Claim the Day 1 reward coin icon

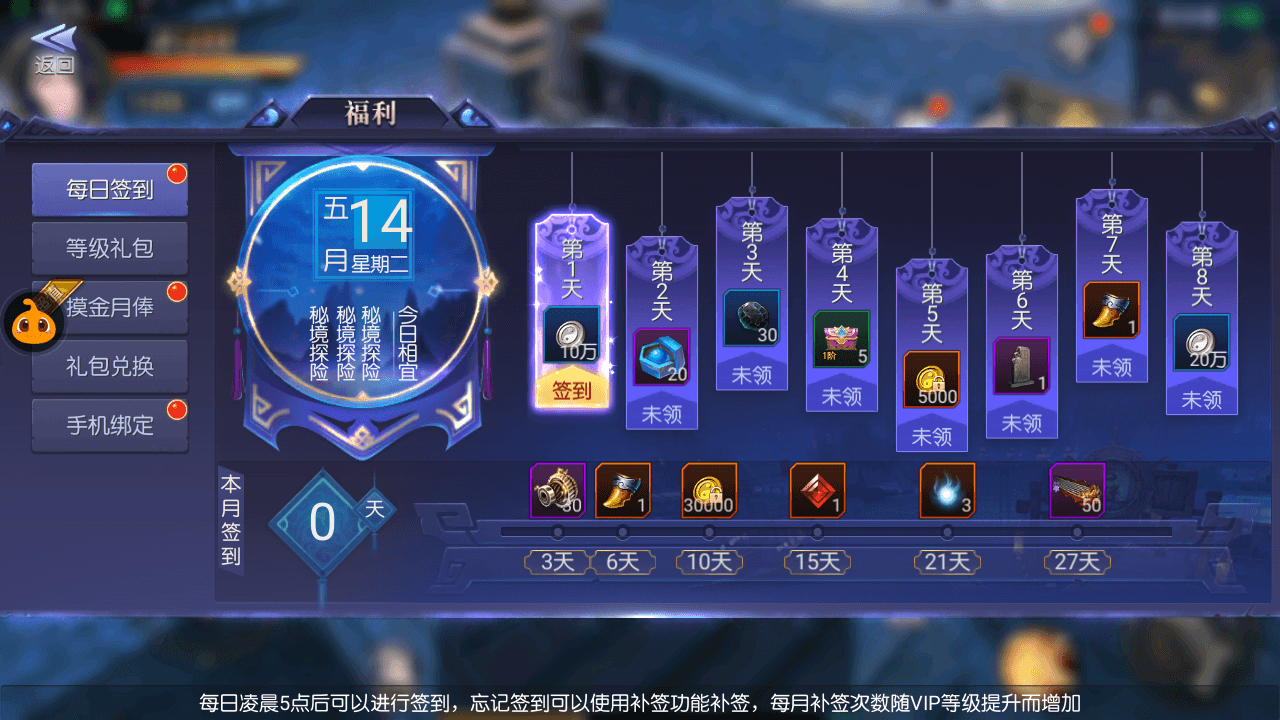tap(570, 333)
